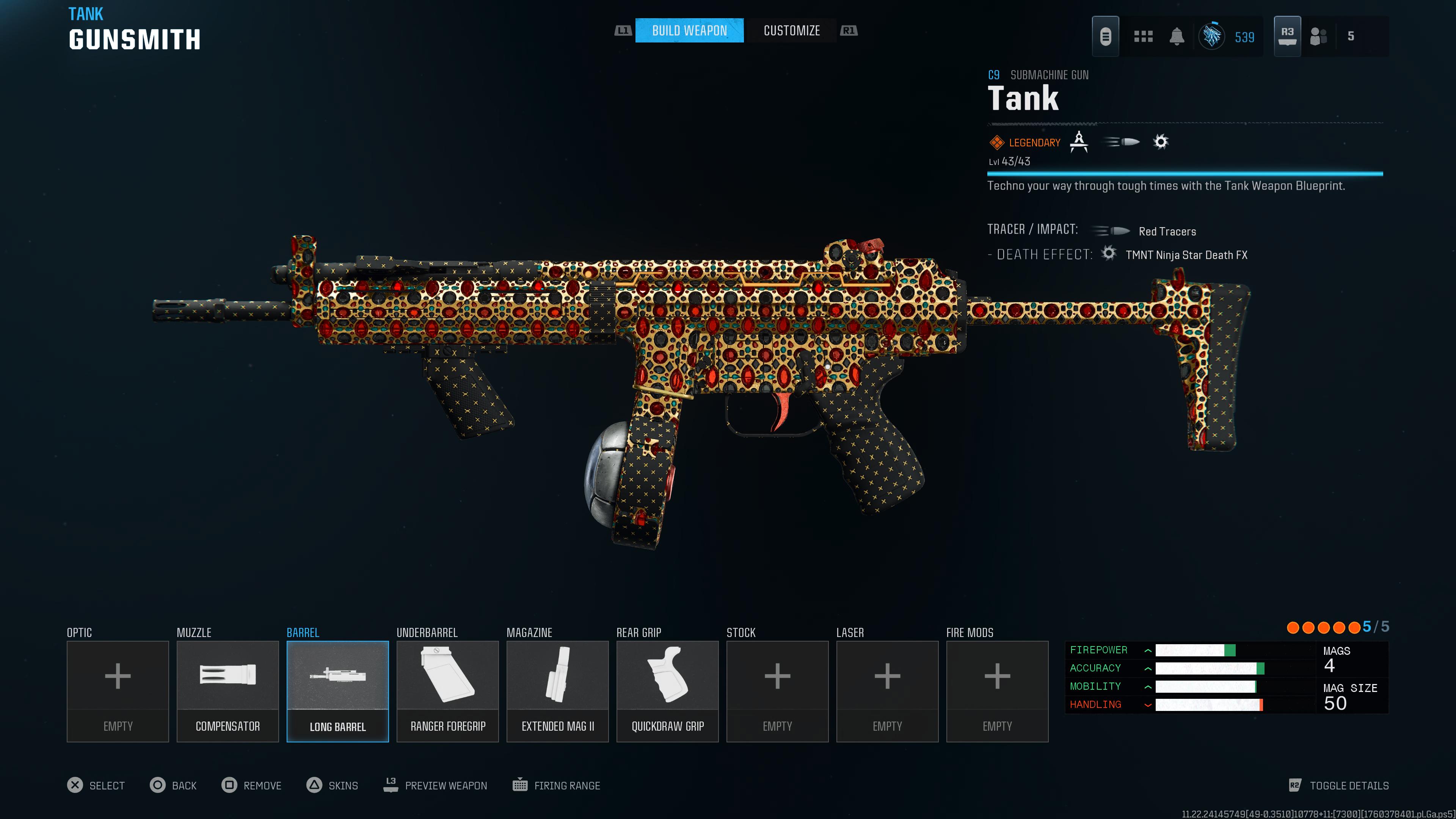Screen dimensions: 1456x819
Task: Click the Firing Range option
Action: point(556,785)
